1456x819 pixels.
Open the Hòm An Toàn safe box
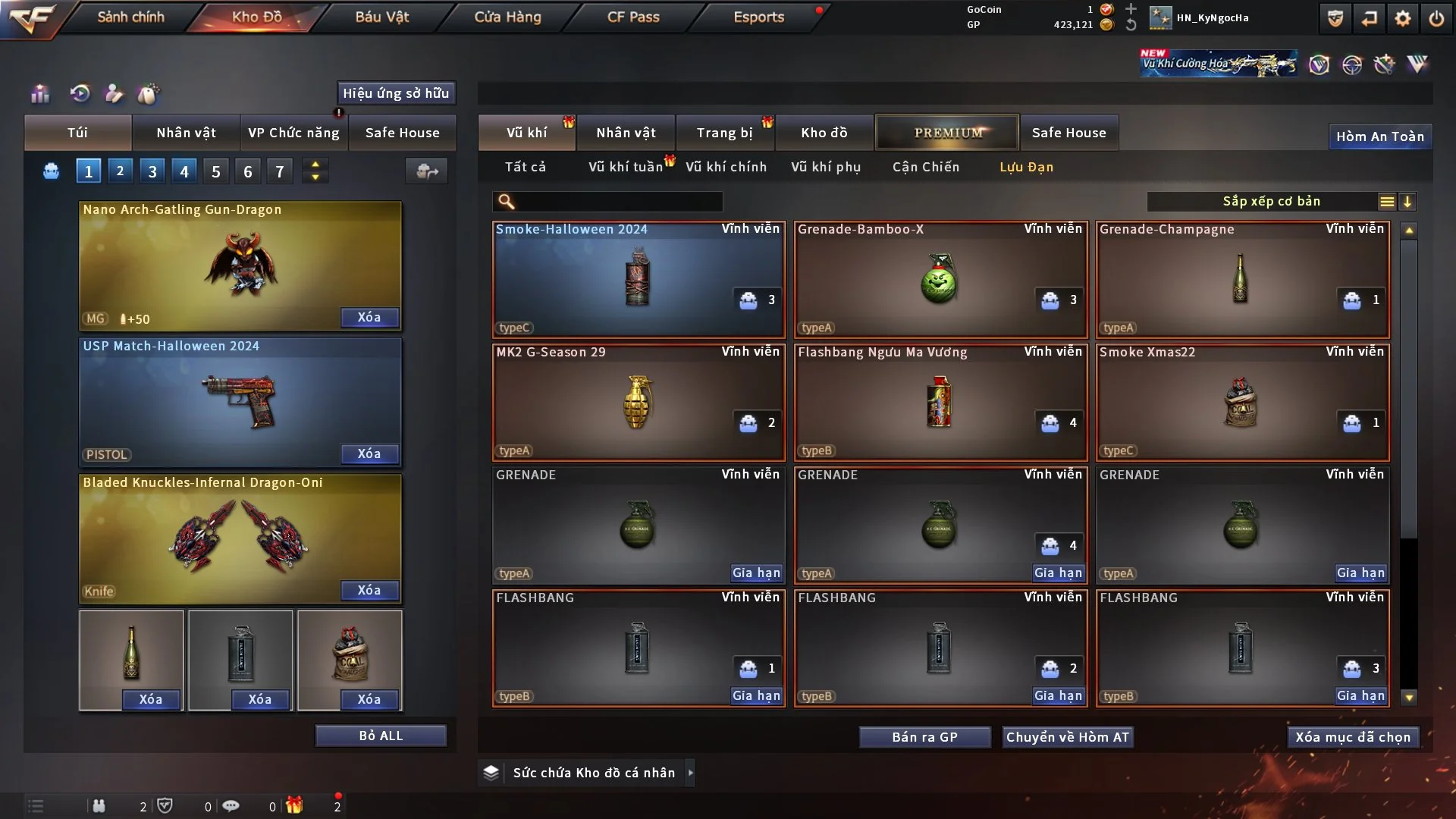(1379, 136)
